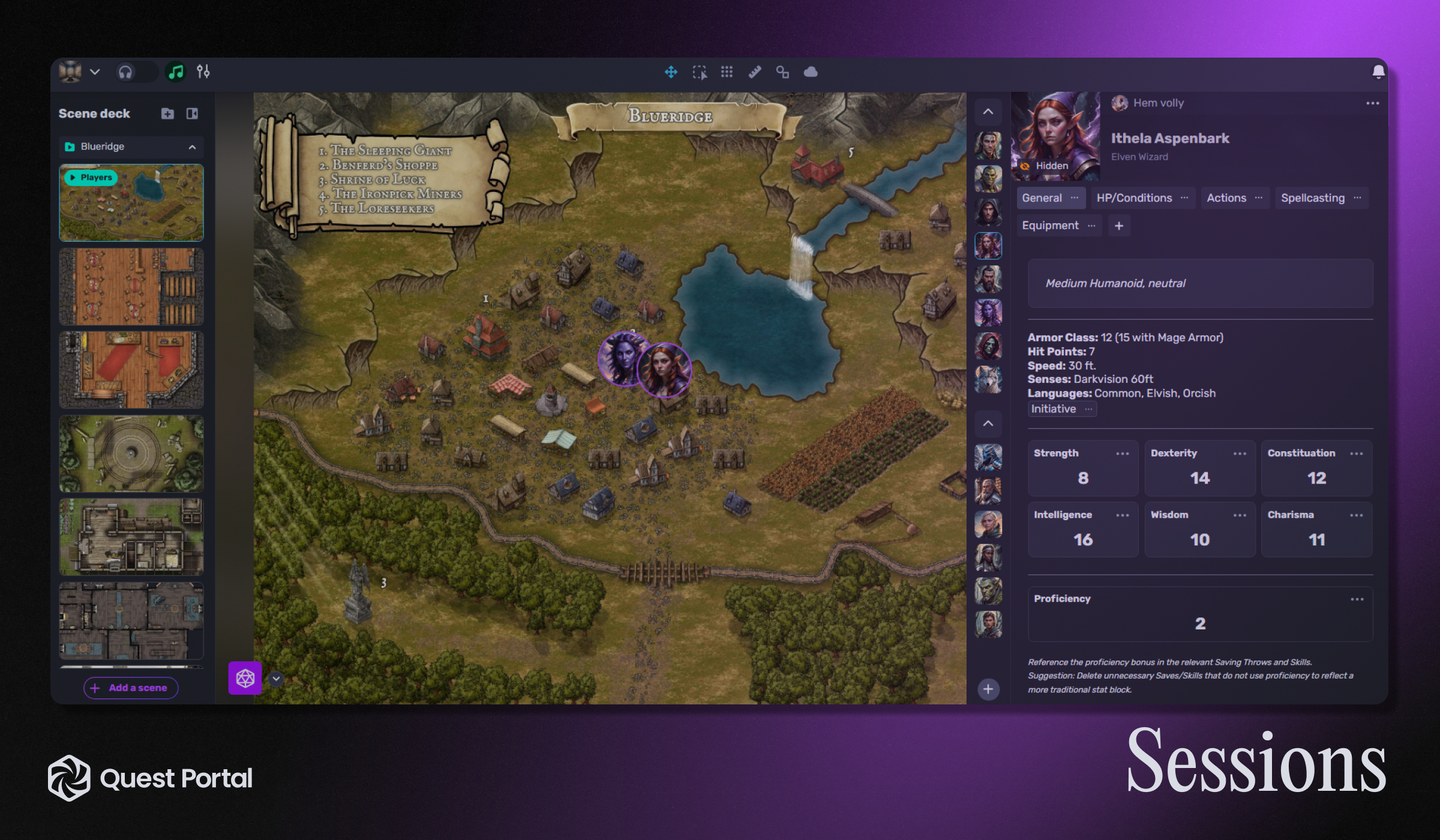Expand the chevron beside the dice roller
The width and height of the screenshot is (1440, 840).
click(277, 679)
